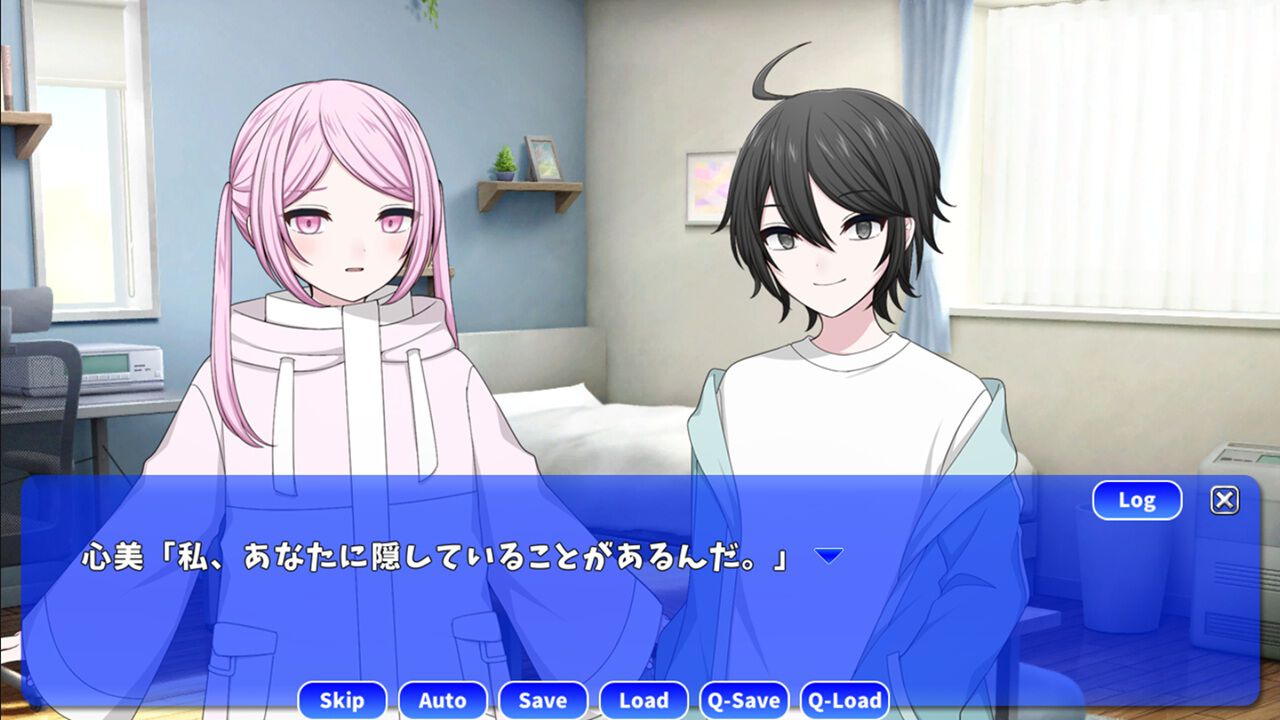
Task: Click the Skip button
Action: 342,701
